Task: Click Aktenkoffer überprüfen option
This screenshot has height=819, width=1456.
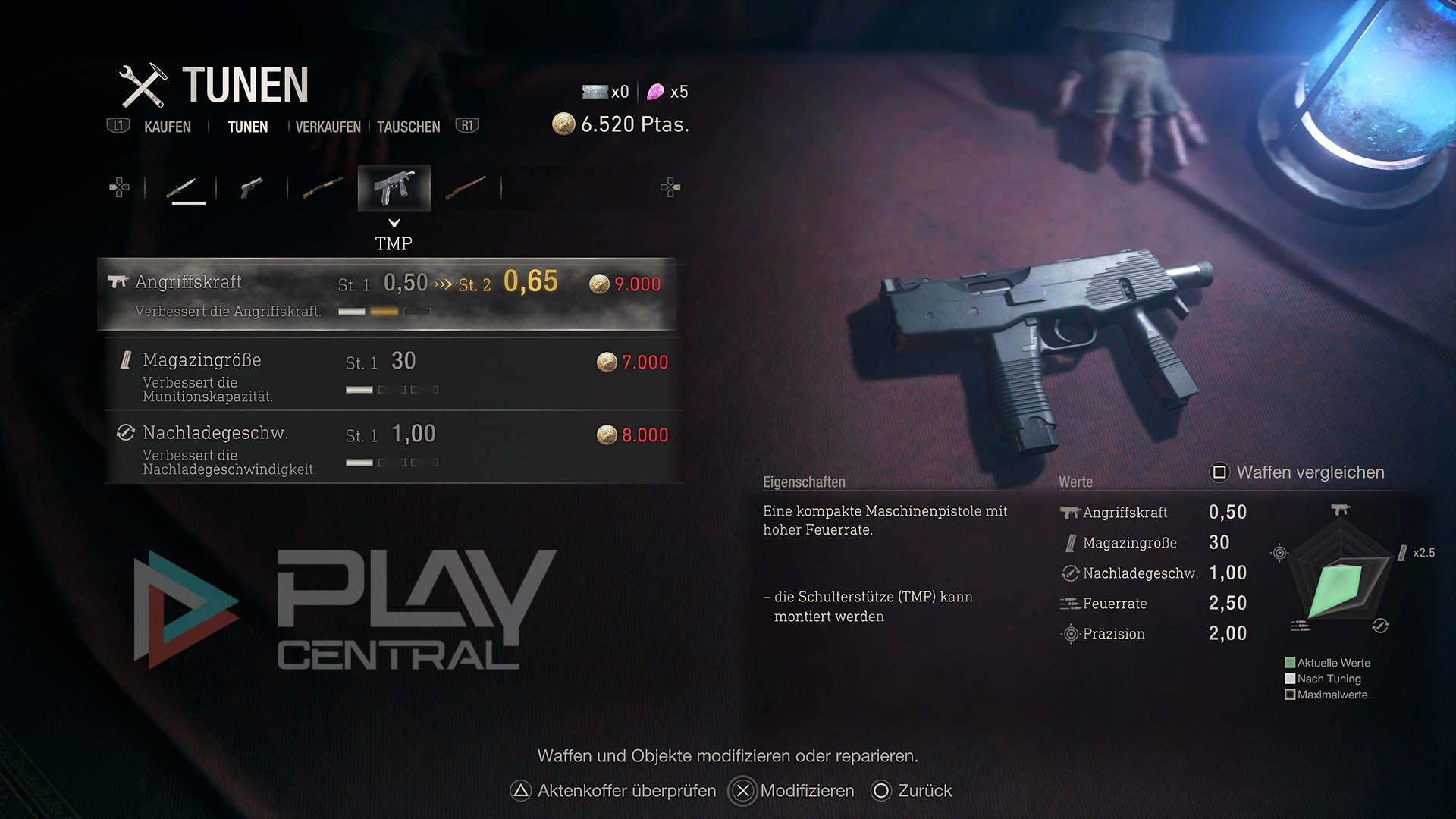Action: 613,791
